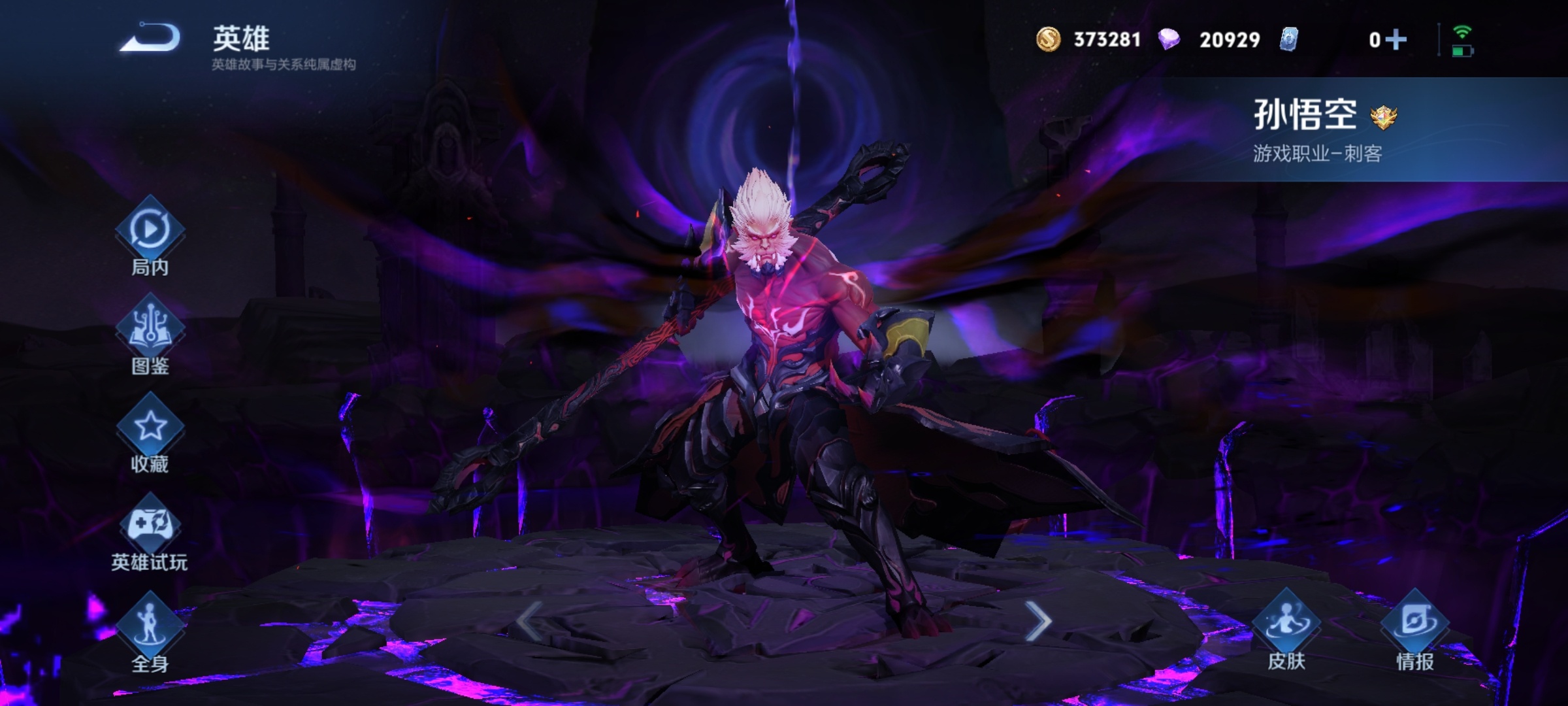The height and width of the screenshot is (706, 1568).
Task: Tap the plus to add vouchers
Action: pyautogui.click(x=1396, y=40)
